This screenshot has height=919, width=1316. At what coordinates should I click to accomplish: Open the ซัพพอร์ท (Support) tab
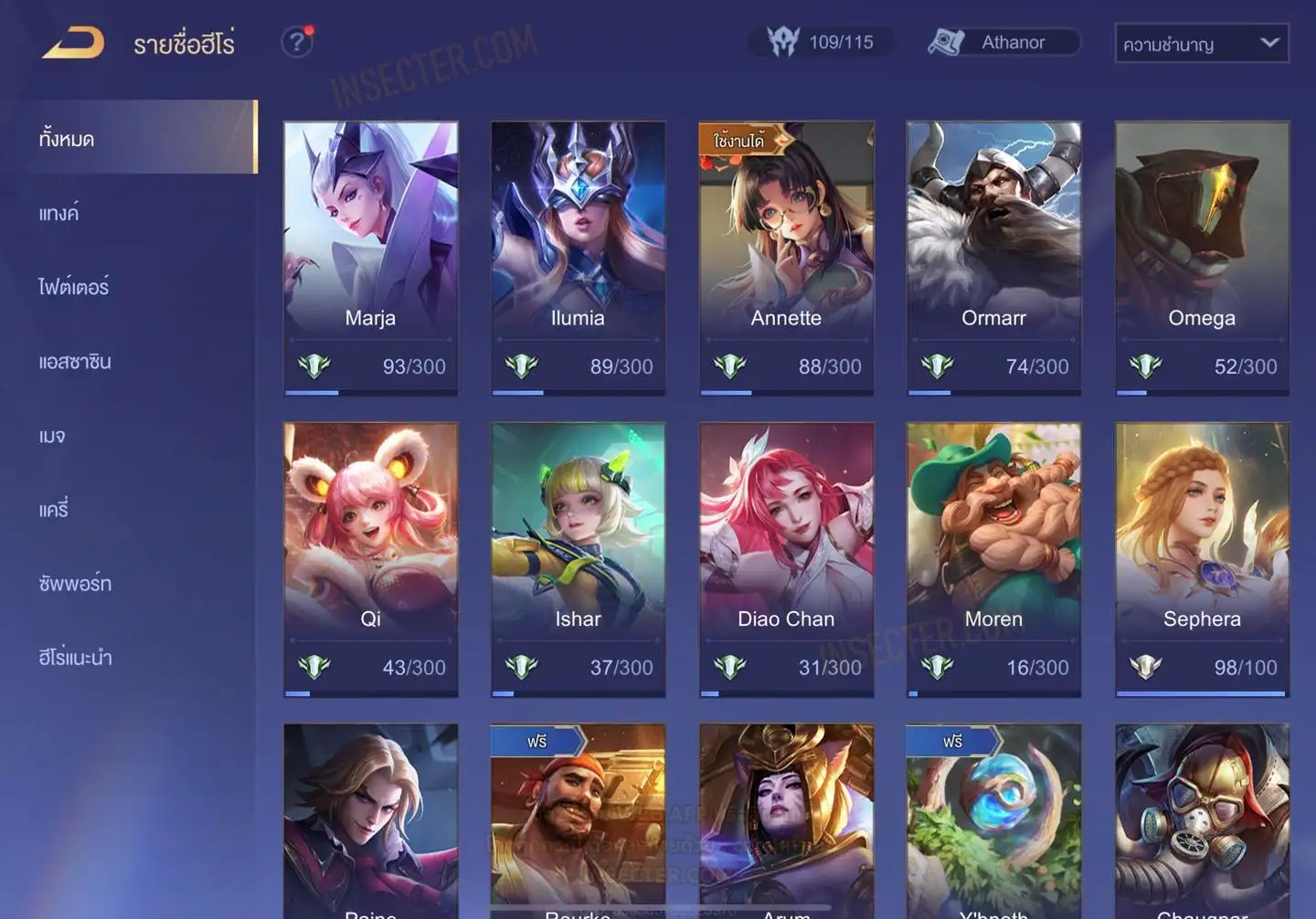75,584
